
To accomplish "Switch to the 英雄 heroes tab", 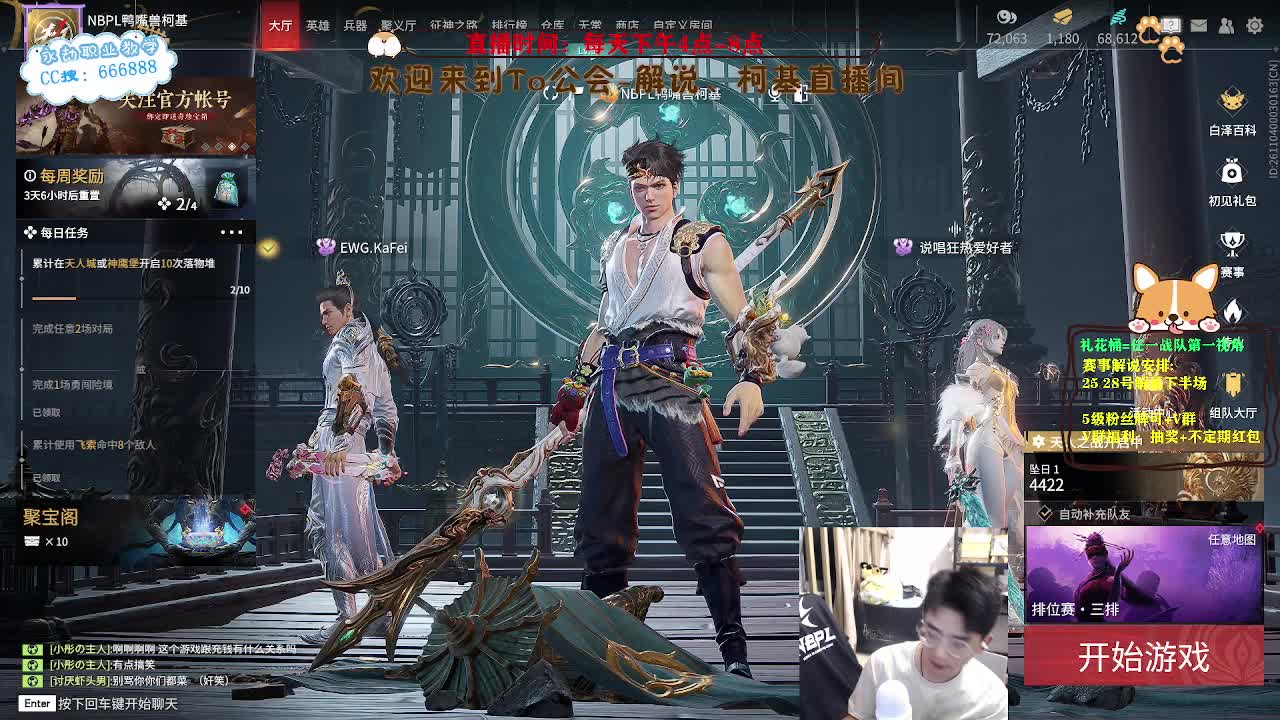I will tap(317, 27).
